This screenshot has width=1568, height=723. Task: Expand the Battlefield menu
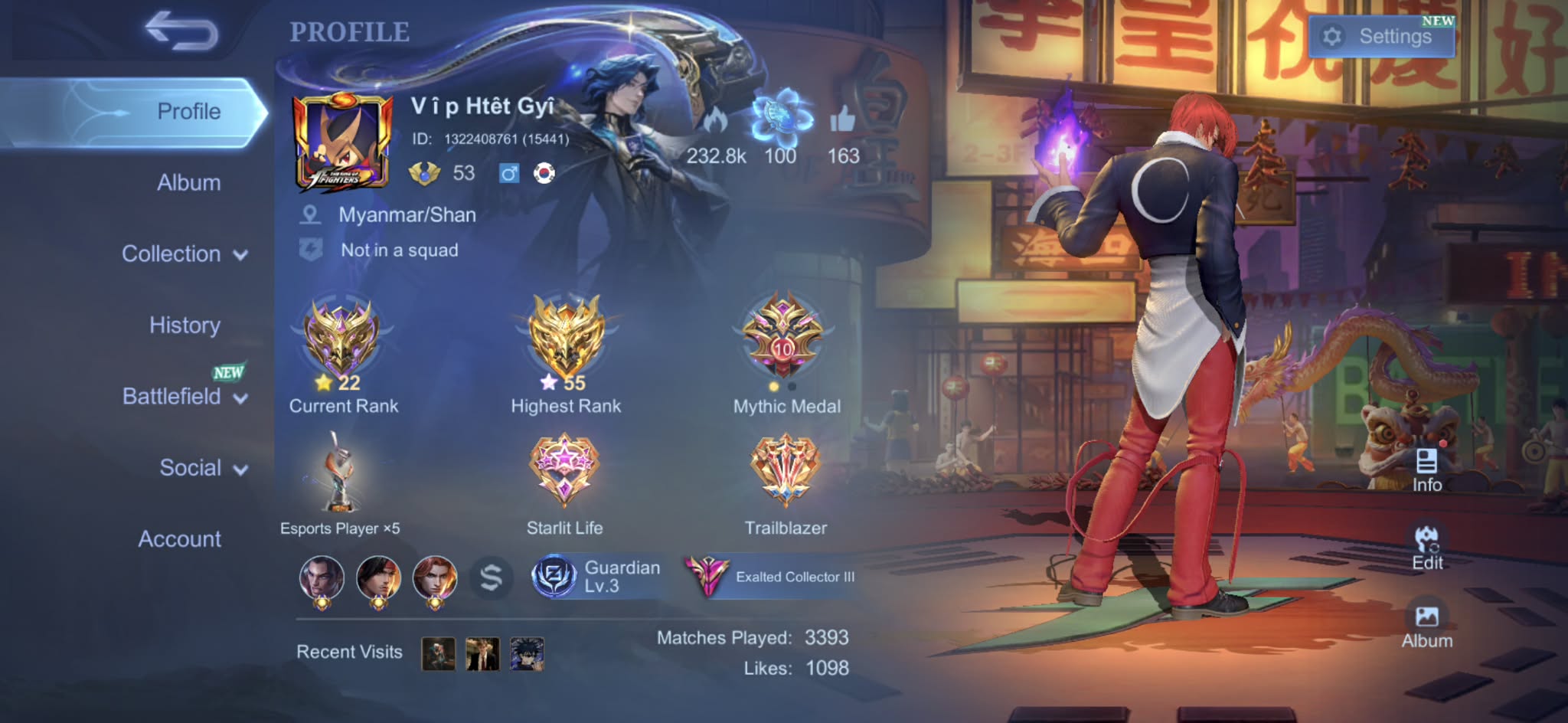coord(184,397)
